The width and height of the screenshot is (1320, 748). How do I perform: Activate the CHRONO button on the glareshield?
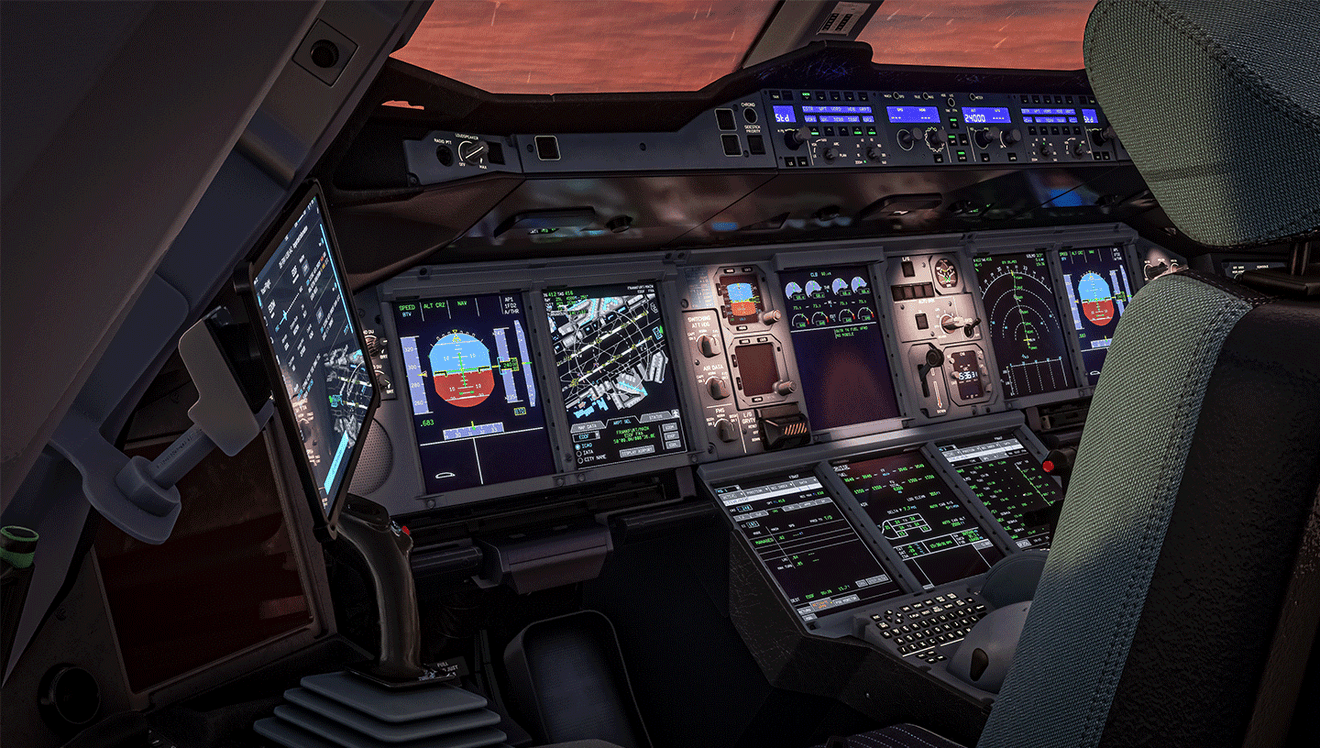pyautogui.click(x=751, y=116)
